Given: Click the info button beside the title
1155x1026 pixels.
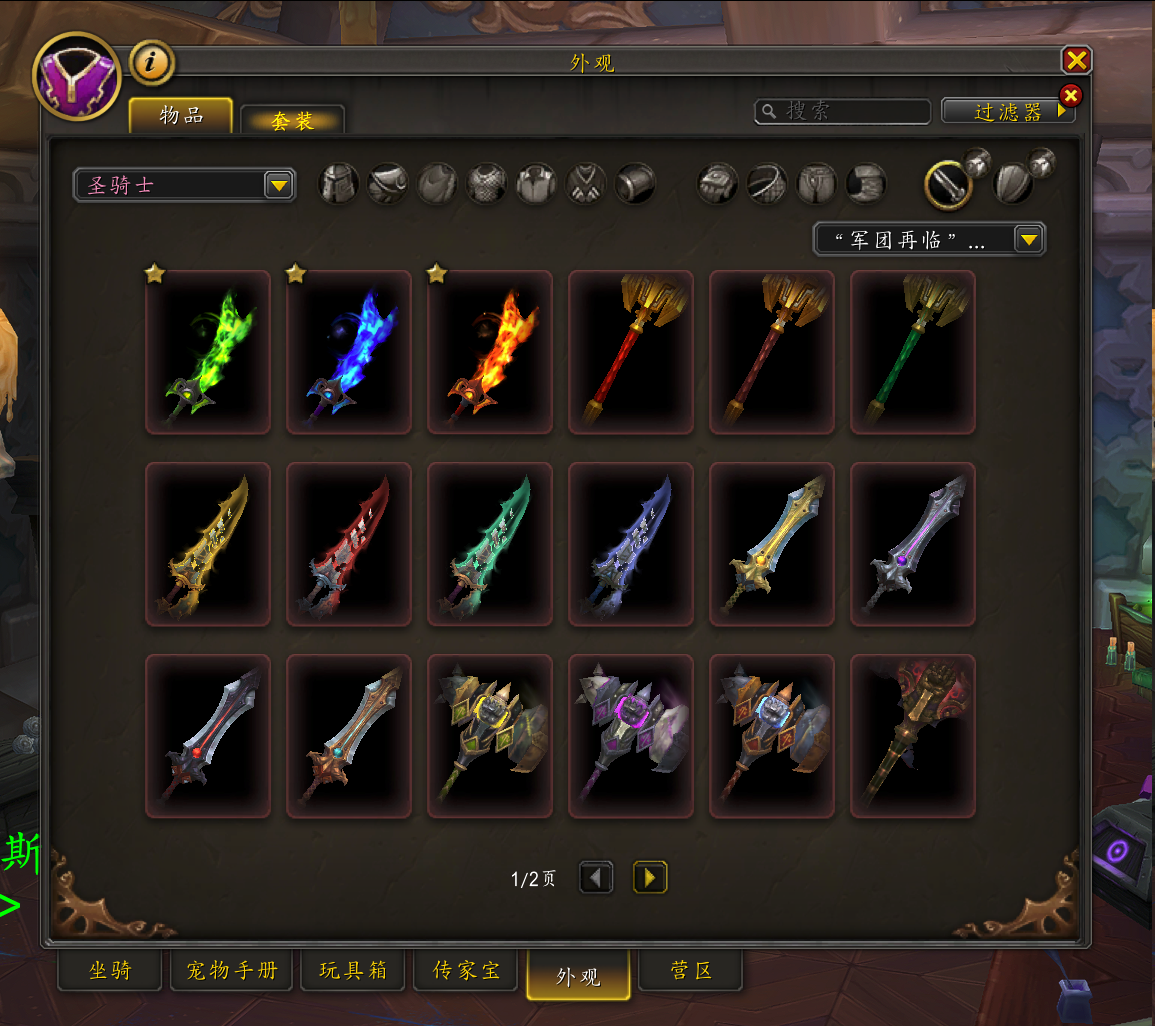Looking at the screenshot, I should (152, 63).
